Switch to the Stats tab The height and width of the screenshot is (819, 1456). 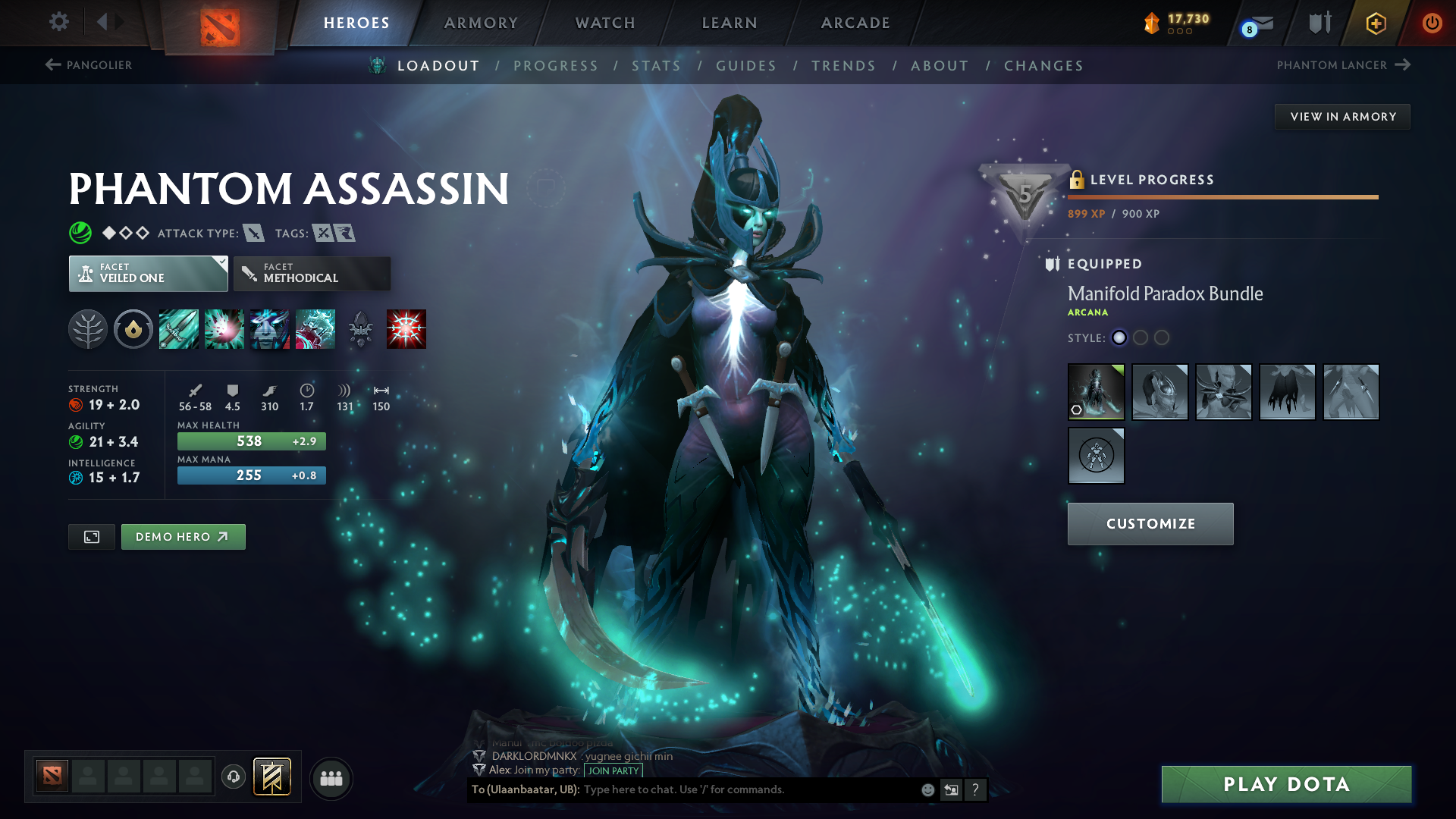657,65
